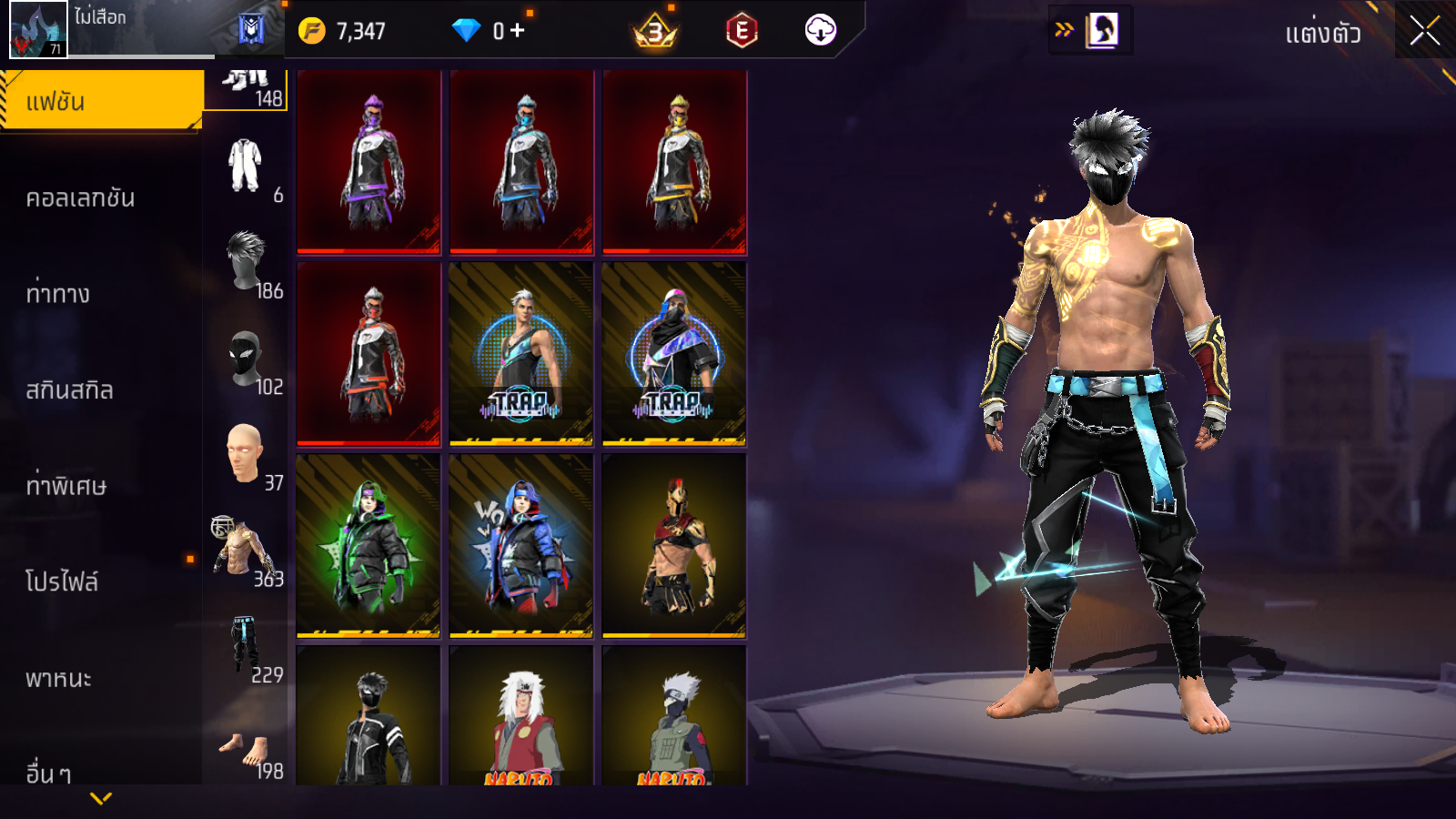
Task: Switch to the torso tops category
Action: [x=246, y=552]
